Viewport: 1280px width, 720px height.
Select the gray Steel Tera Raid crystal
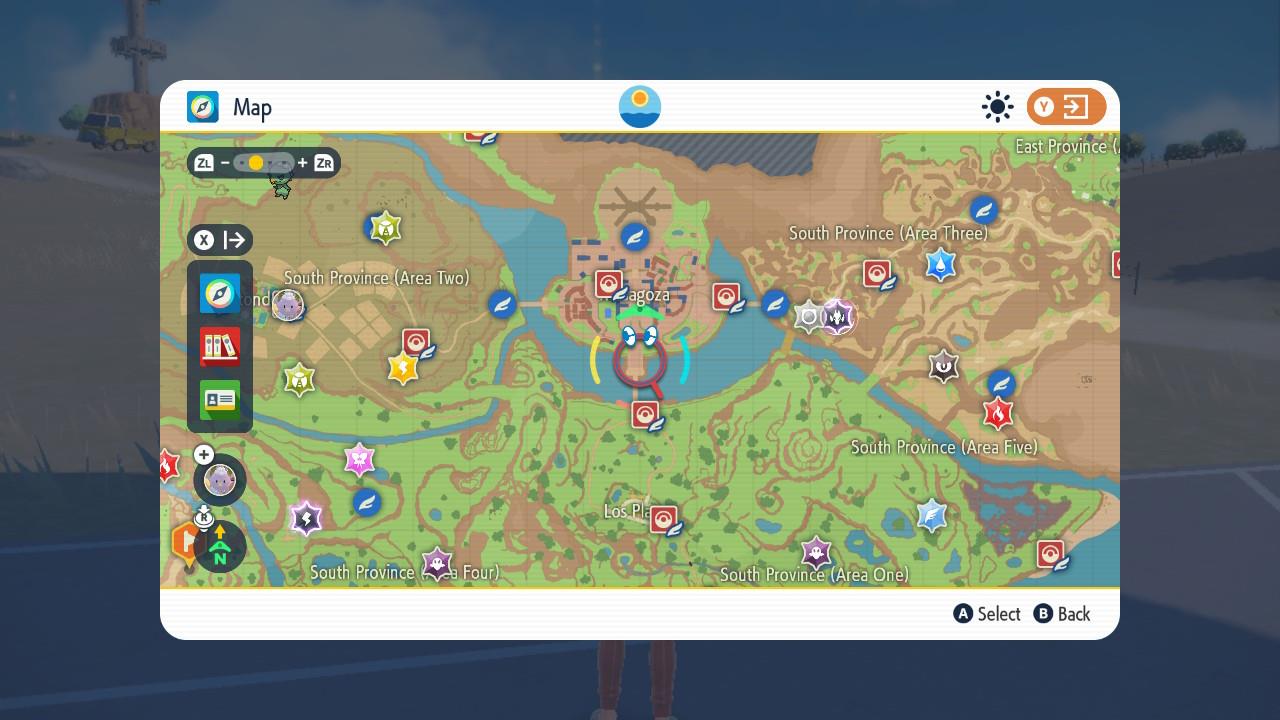tap(808, 317)
